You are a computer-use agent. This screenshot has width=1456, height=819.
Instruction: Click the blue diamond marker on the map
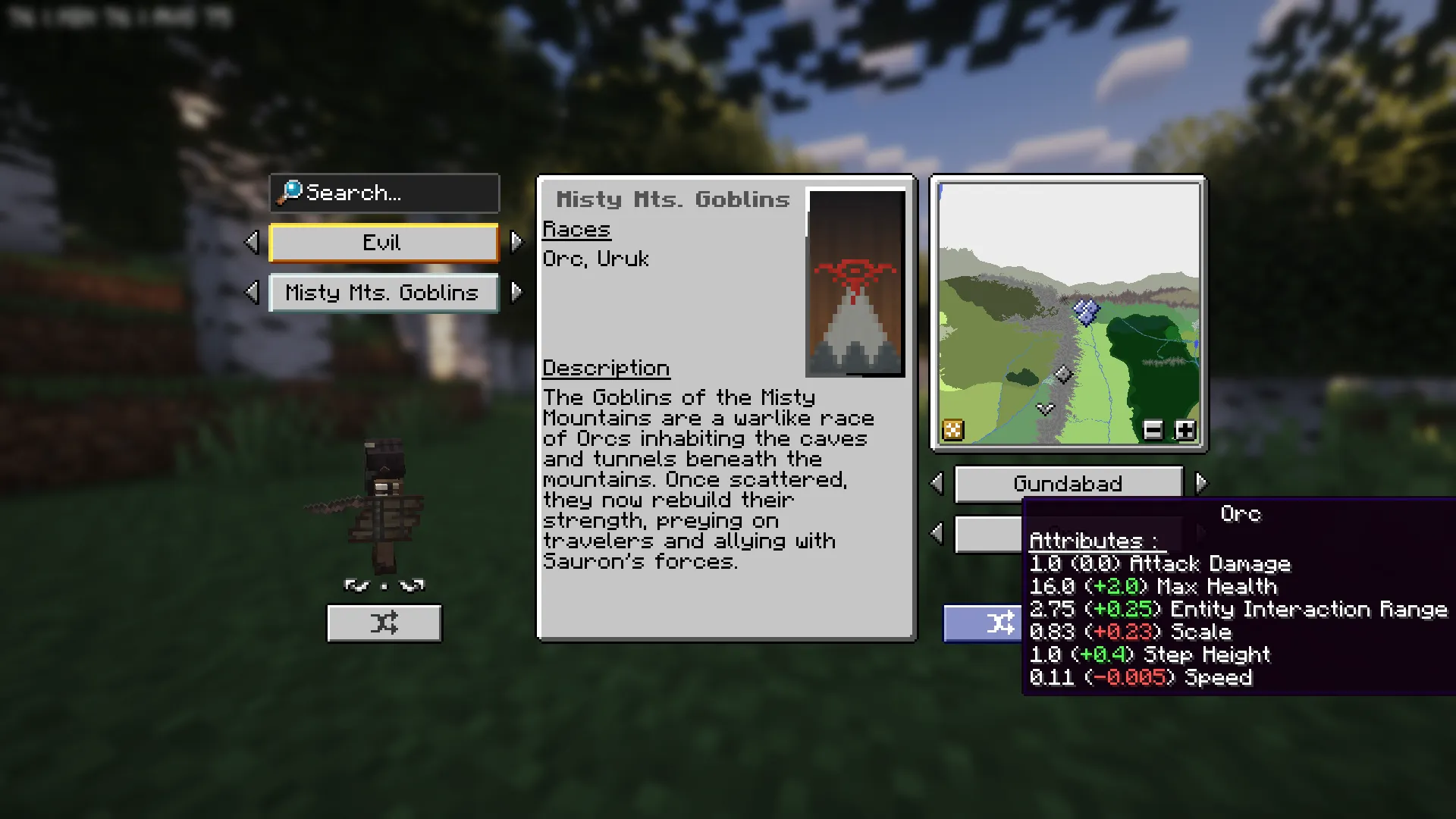(1087, 312)
